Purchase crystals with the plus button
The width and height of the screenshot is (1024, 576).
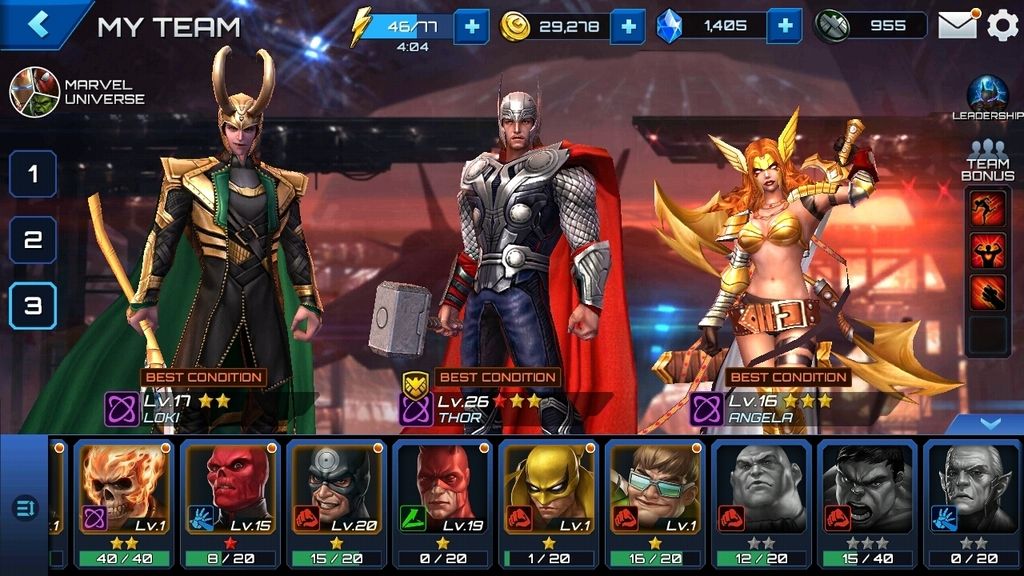click(x=786, y=26)
